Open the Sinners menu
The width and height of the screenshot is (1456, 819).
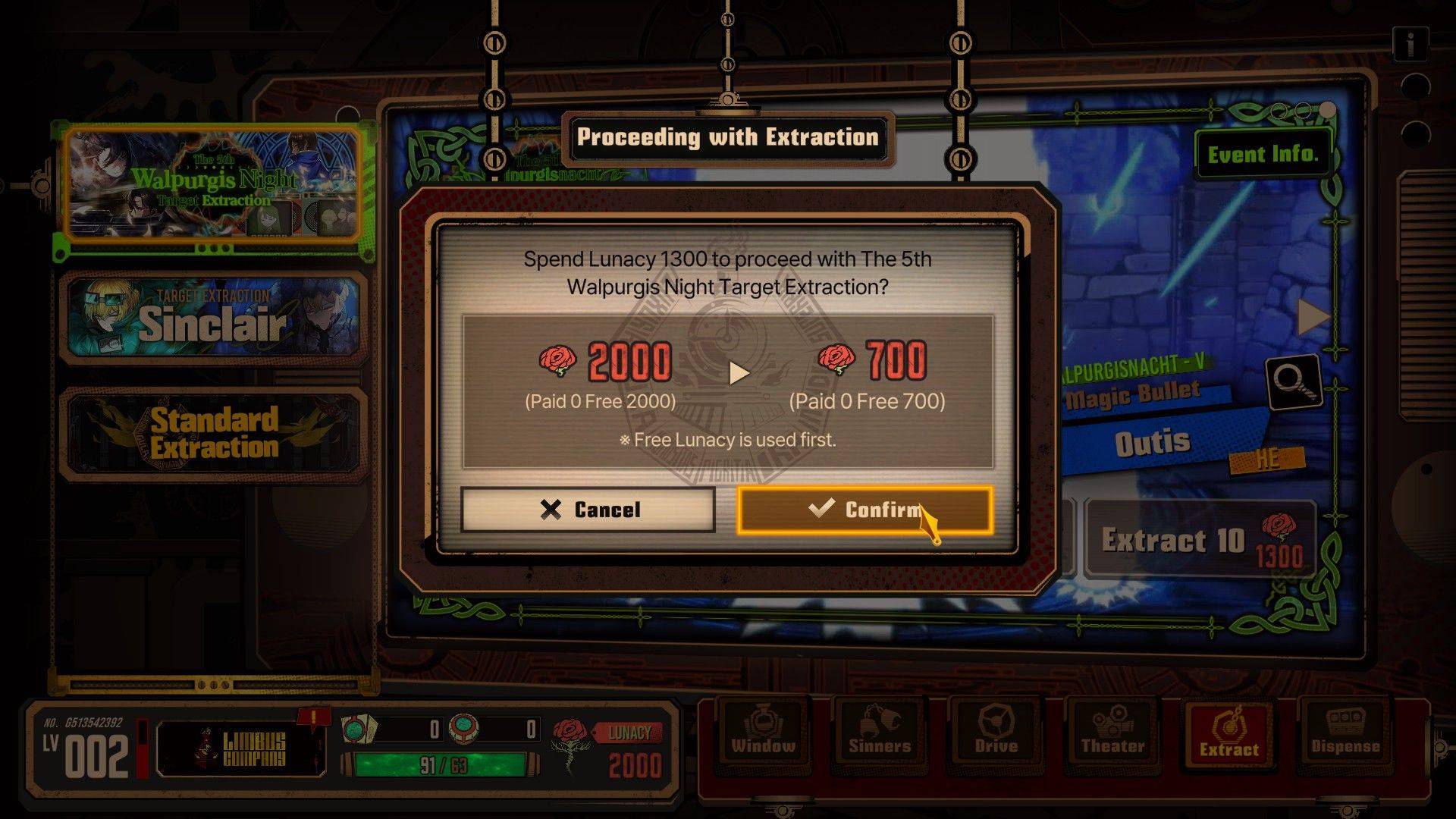pyautogui.click(x=880, y=733)
